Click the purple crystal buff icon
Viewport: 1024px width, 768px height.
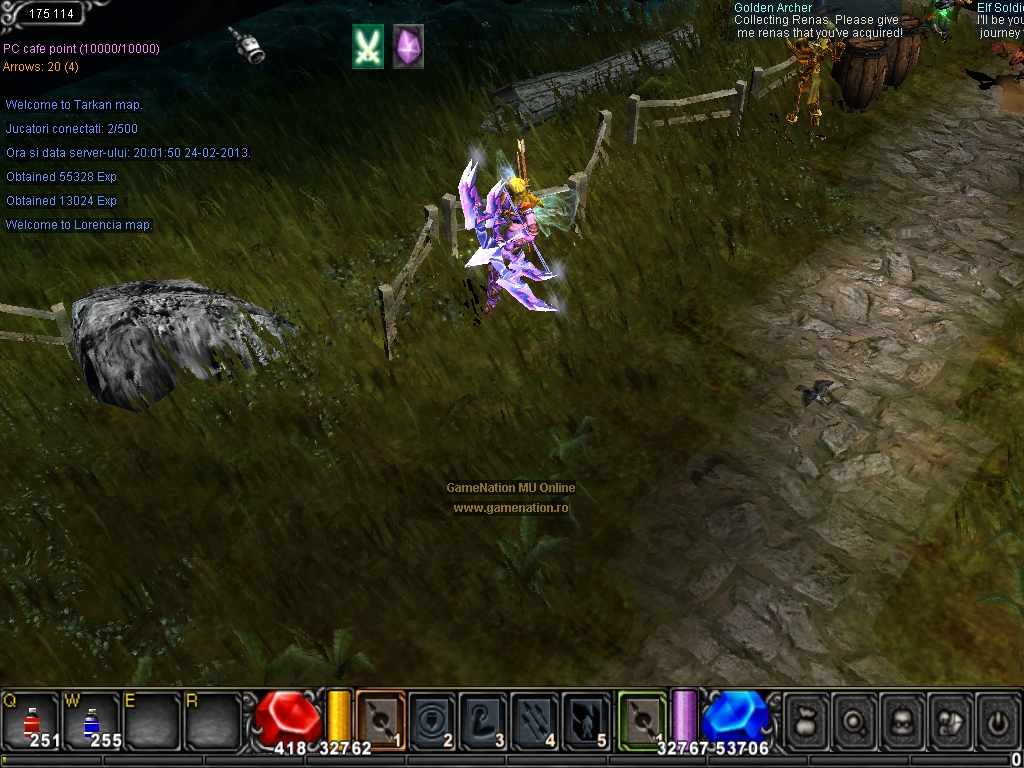pyautogui.click(x=407, y=47)
